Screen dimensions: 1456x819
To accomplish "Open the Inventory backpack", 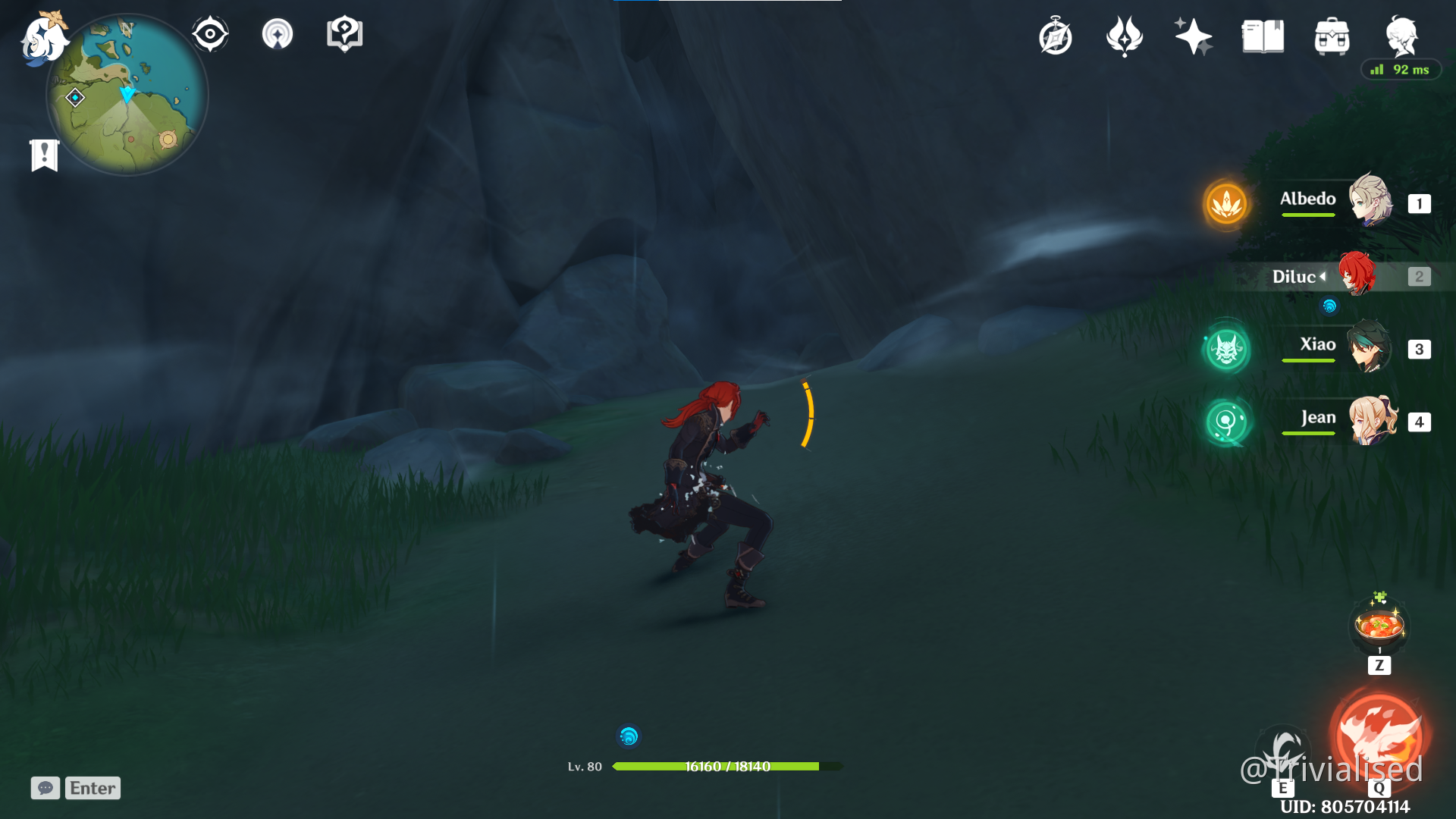I will click(1332, 35).
